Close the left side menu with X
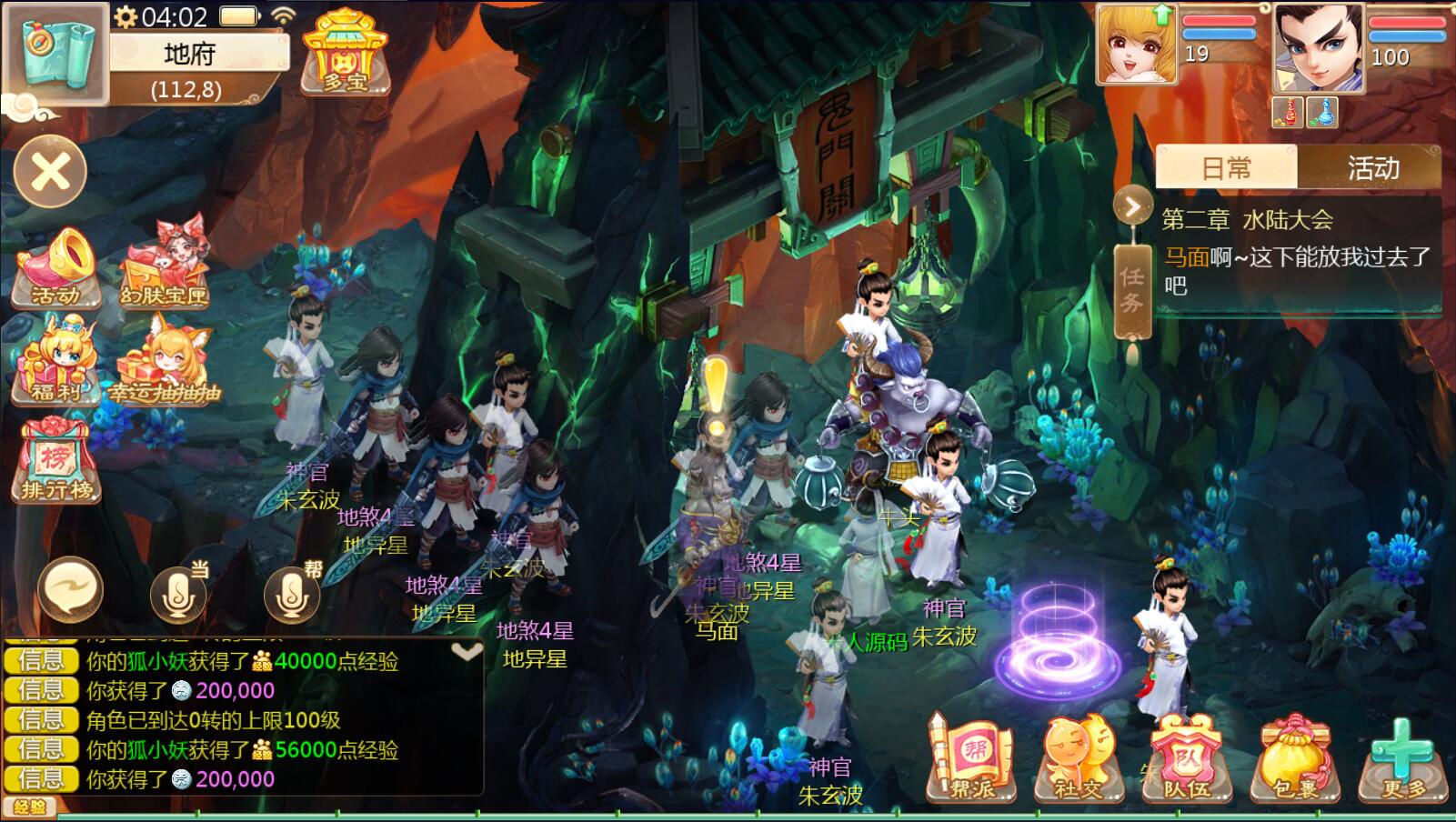 click(x=51, y=172)
